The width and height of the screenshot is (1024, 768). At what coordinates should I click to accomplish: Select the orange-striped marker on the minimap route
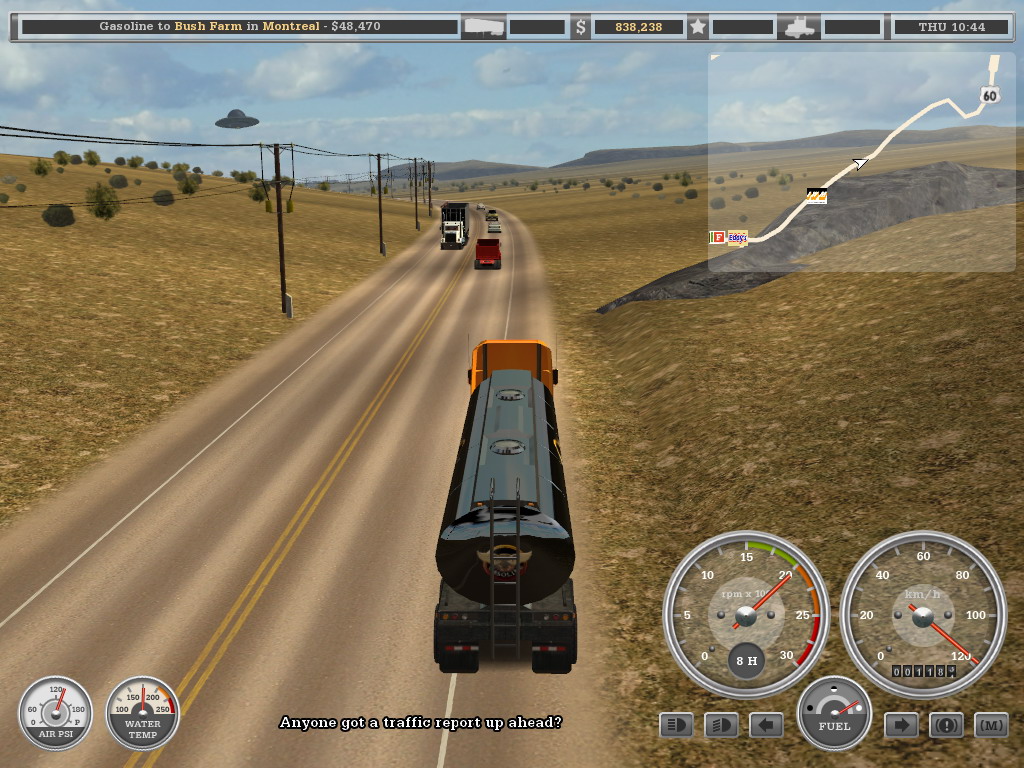point(816,196)
